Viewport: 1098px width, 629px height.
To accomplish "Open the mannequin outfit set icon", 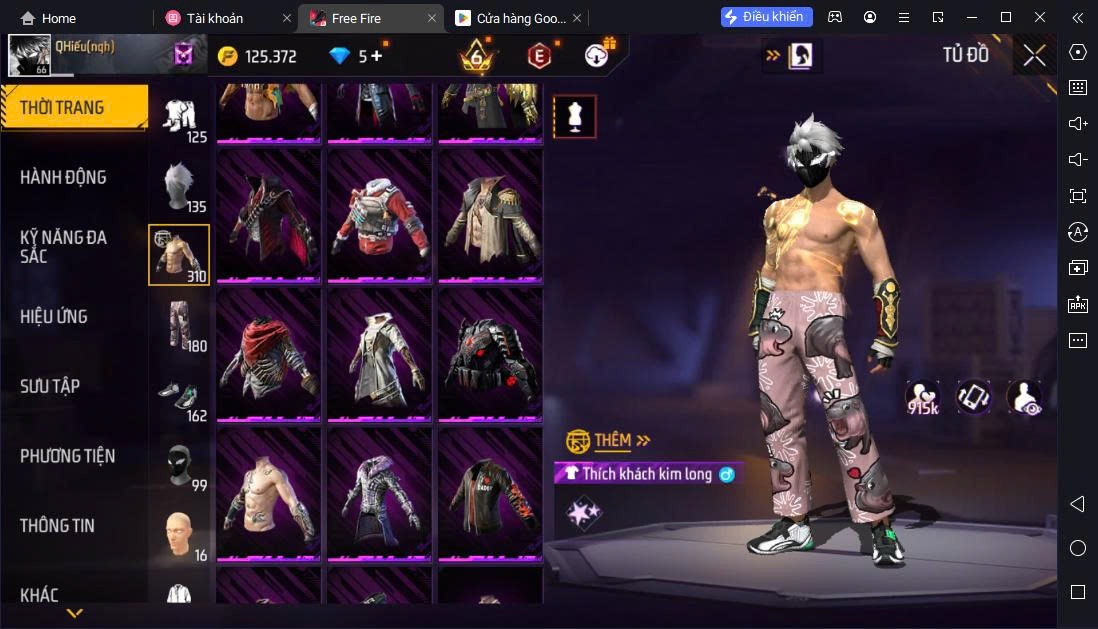I will (x=574, y=117).
